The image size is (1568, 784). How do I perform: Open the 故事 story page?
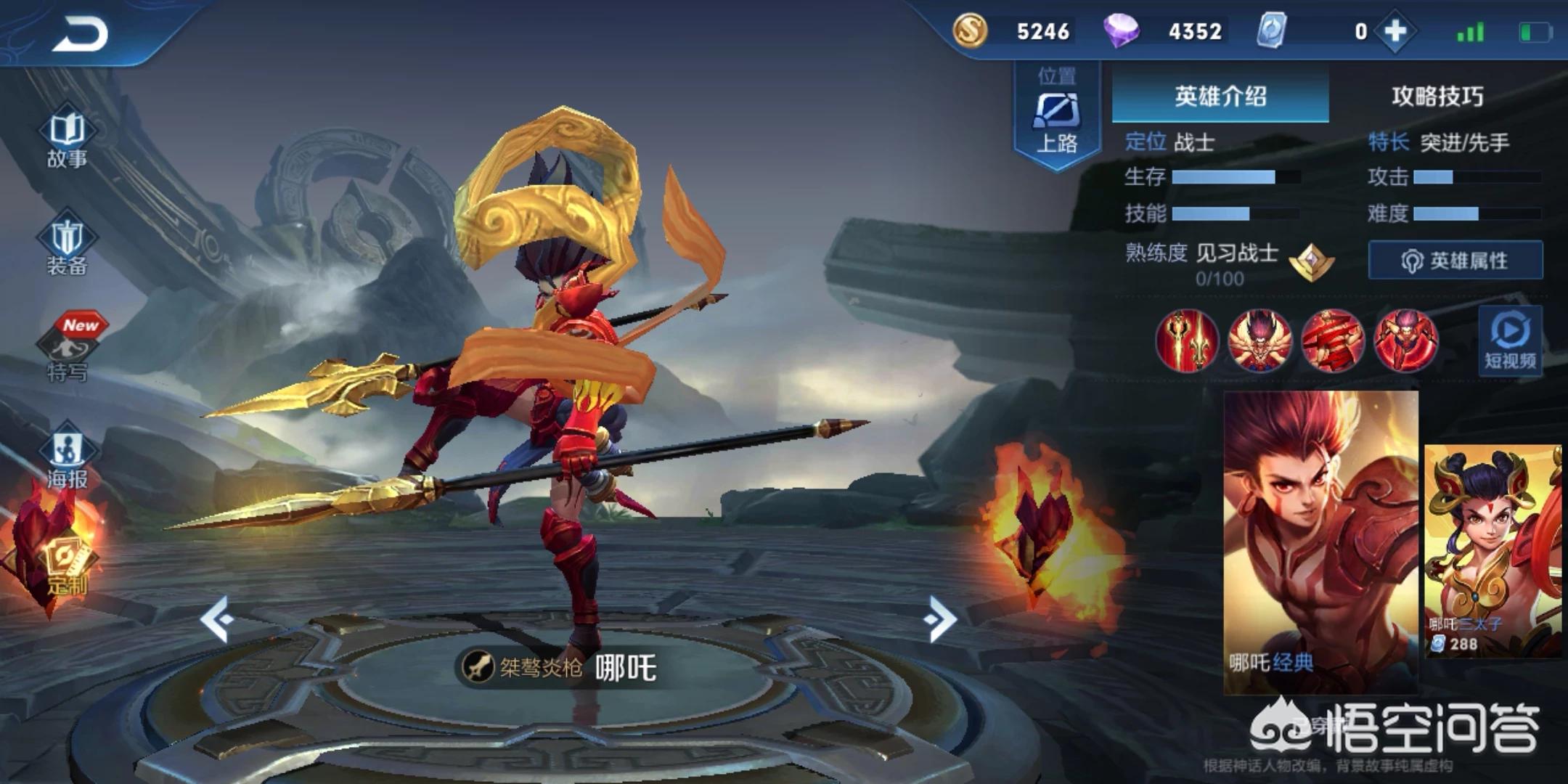67,139
